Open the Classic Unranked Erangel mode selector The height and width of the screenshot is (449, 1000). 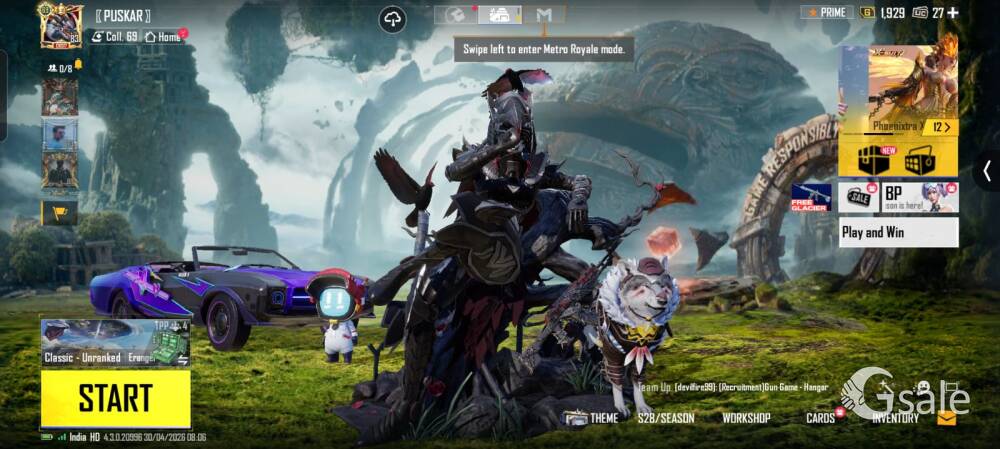coord(115,343)
